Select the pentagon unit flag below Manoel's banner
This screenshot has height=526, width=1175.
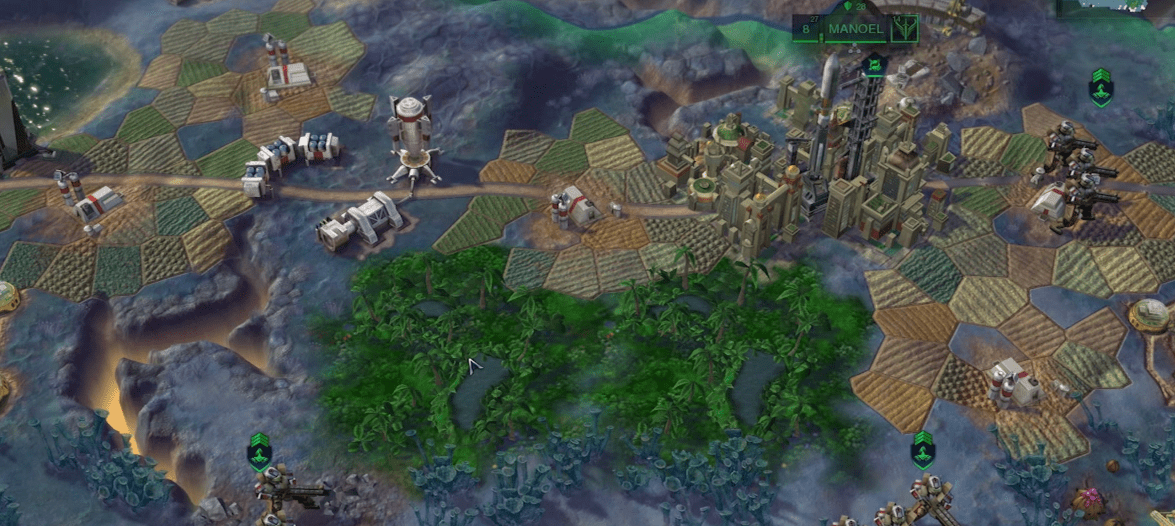click(x=874, y=66)
